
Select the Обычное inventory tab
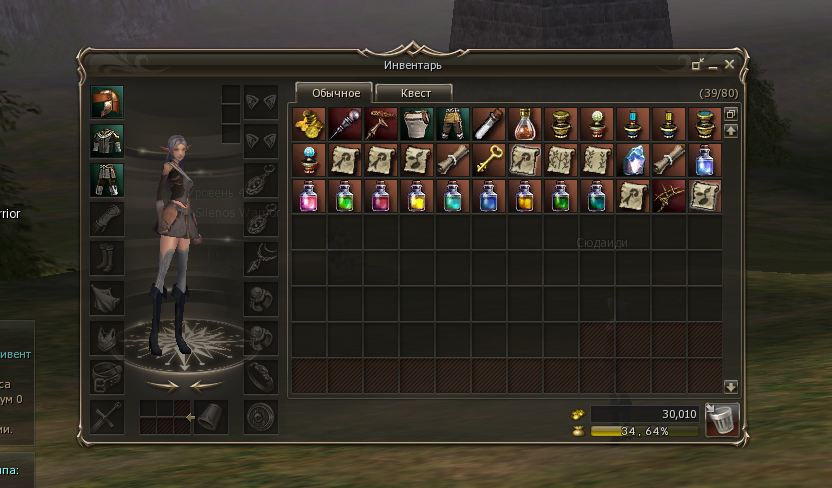click(x=334, y=93)
